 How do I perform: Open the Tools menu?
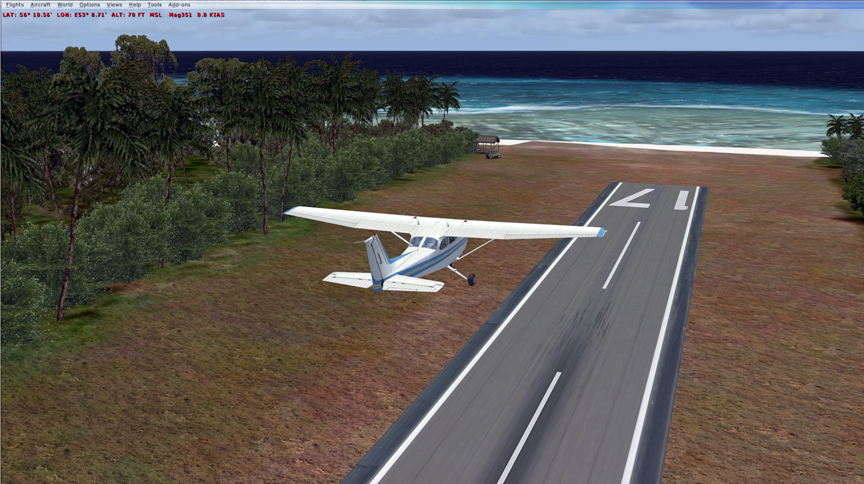point(154,4)
